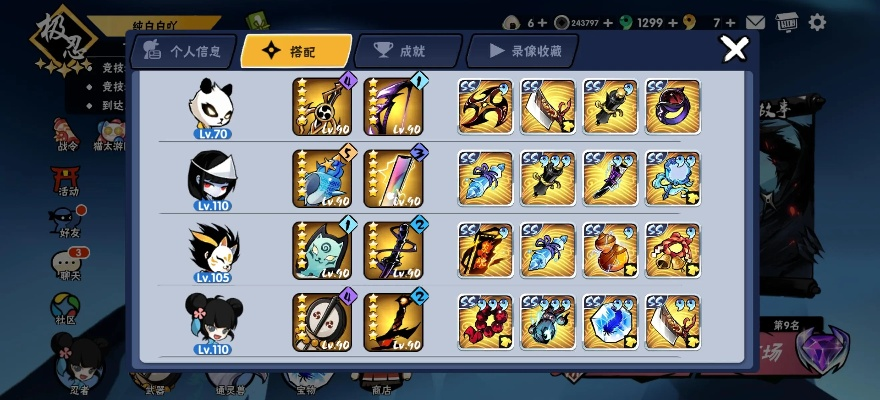
Task: Close the profile panel with the X
Action: (735, 48)
